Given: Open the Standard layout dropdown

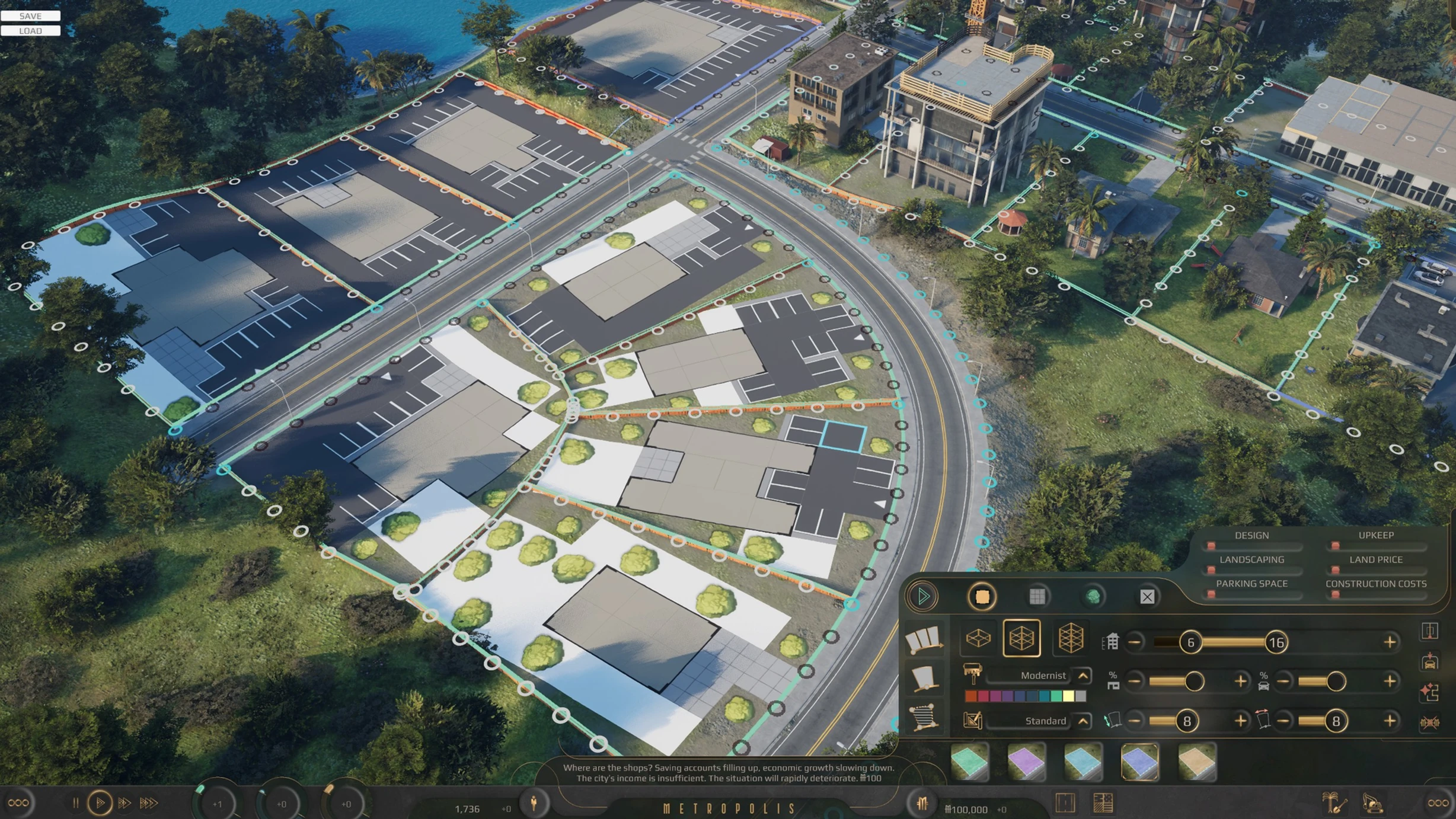Looking at the screenshot, I should coord(1083,721).
